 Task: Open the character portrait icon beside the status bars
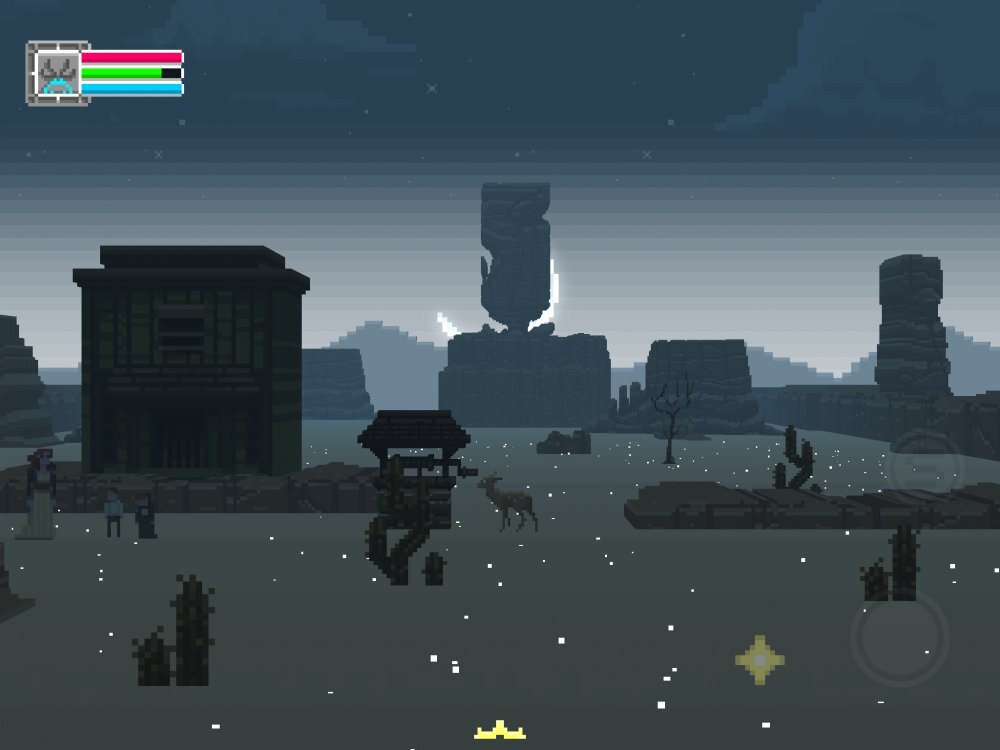point(57,73)
